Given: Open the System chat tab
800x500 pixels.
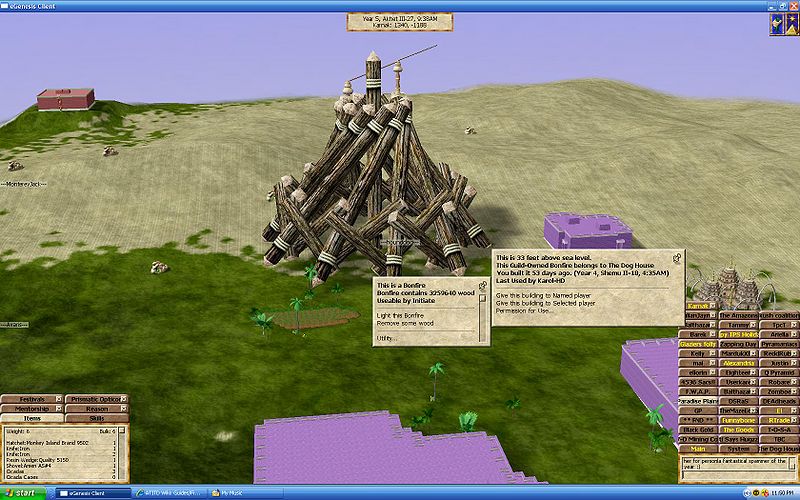Looking at the screenshot, I should point(737,449).
